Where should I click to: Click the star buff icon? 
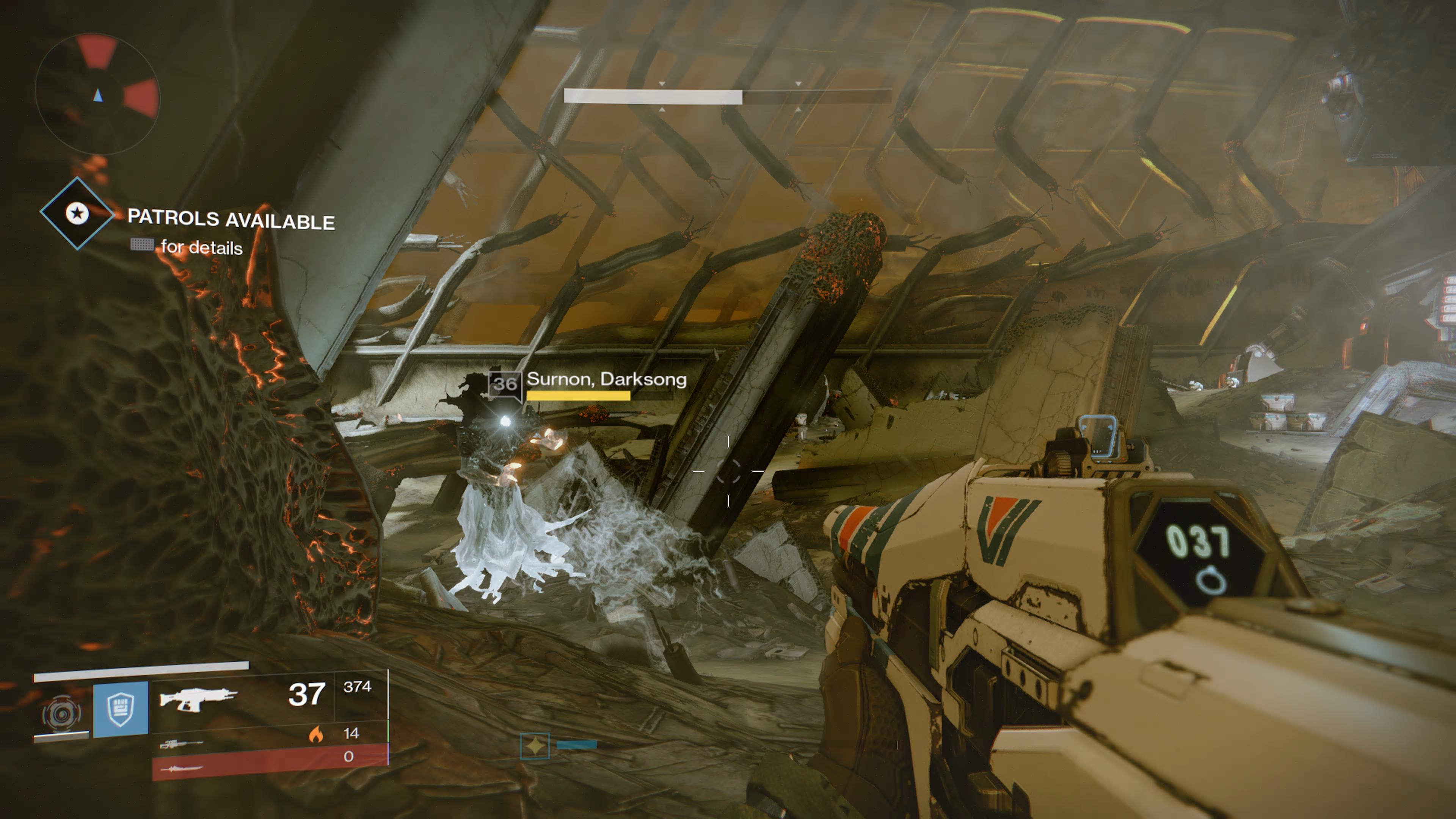tap(535, 746)
